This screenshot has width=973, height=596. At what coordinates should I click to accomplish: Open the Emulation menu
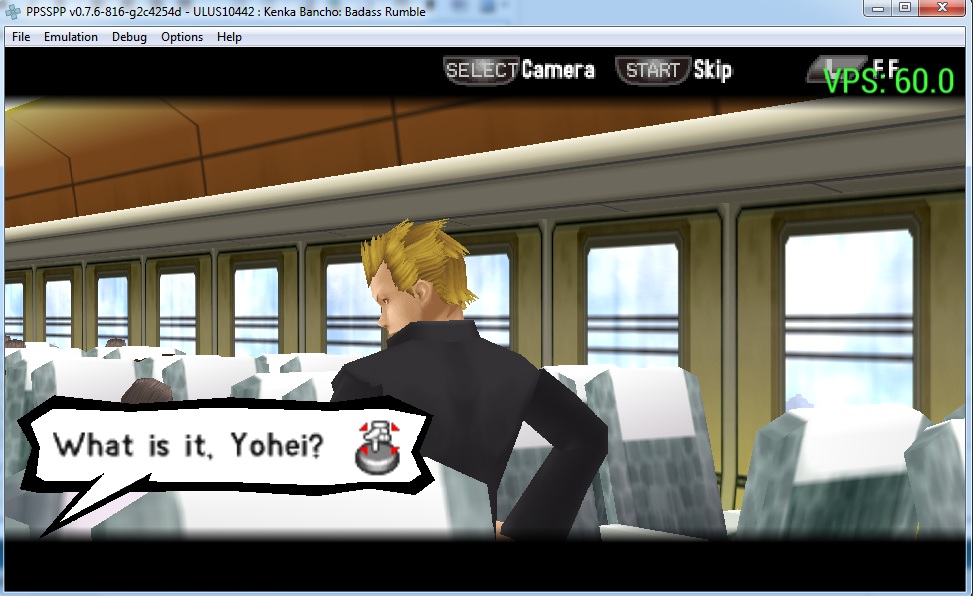70,37
